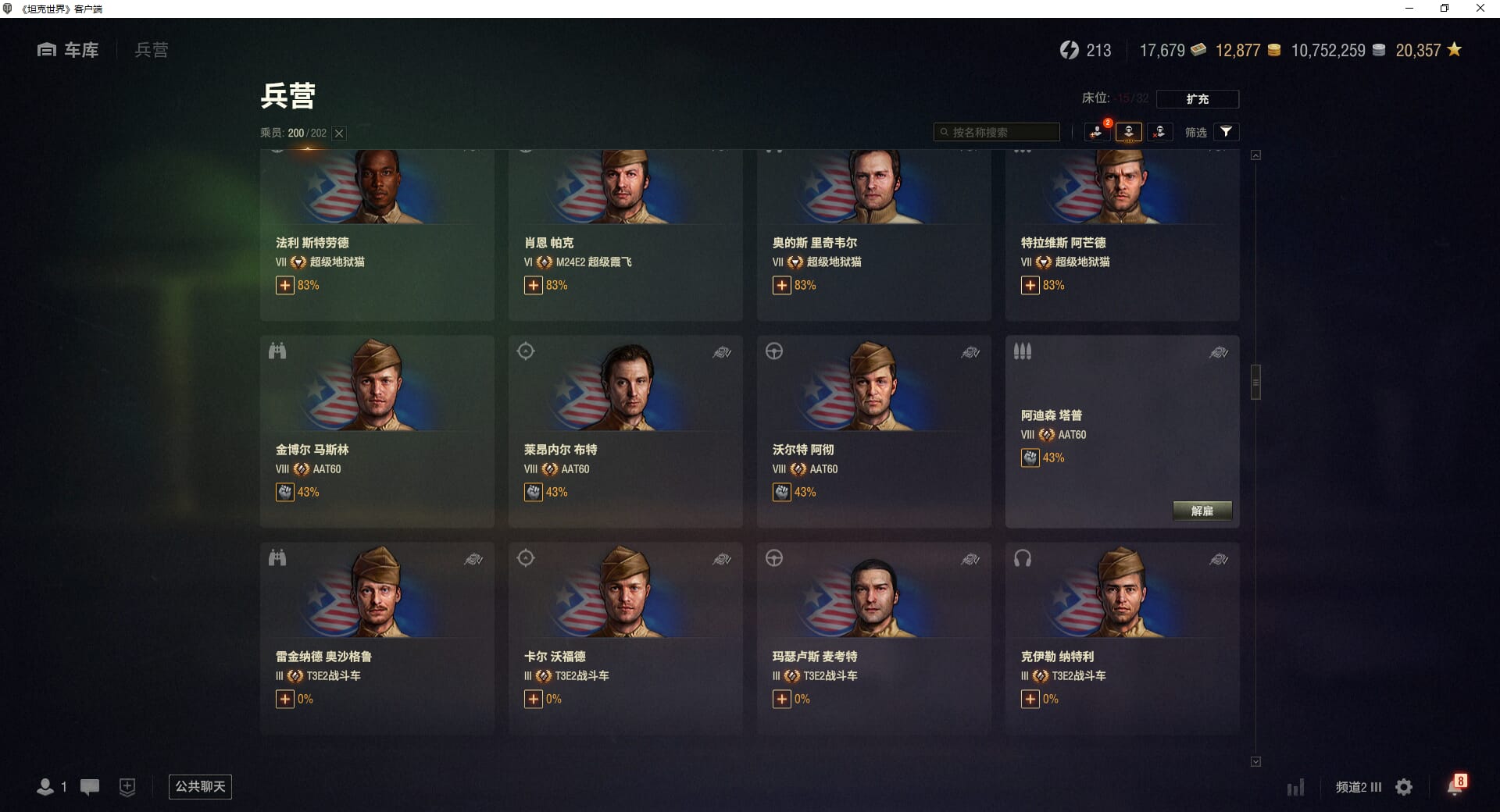Choose crew member 卡尔 沃福德

625,638
